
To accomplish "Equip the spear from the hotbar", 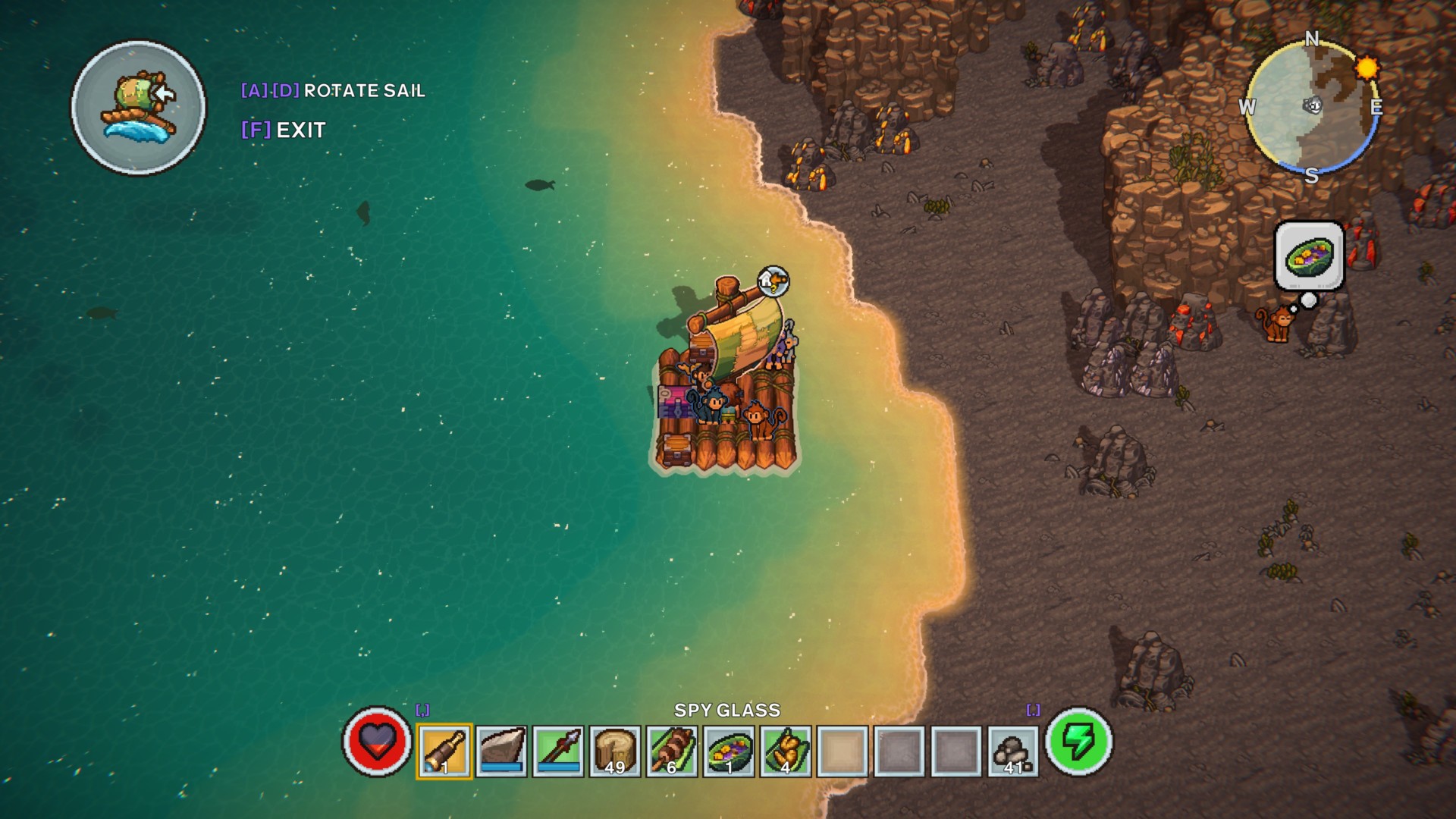I will pyautogui.click(x=558, y=751).
